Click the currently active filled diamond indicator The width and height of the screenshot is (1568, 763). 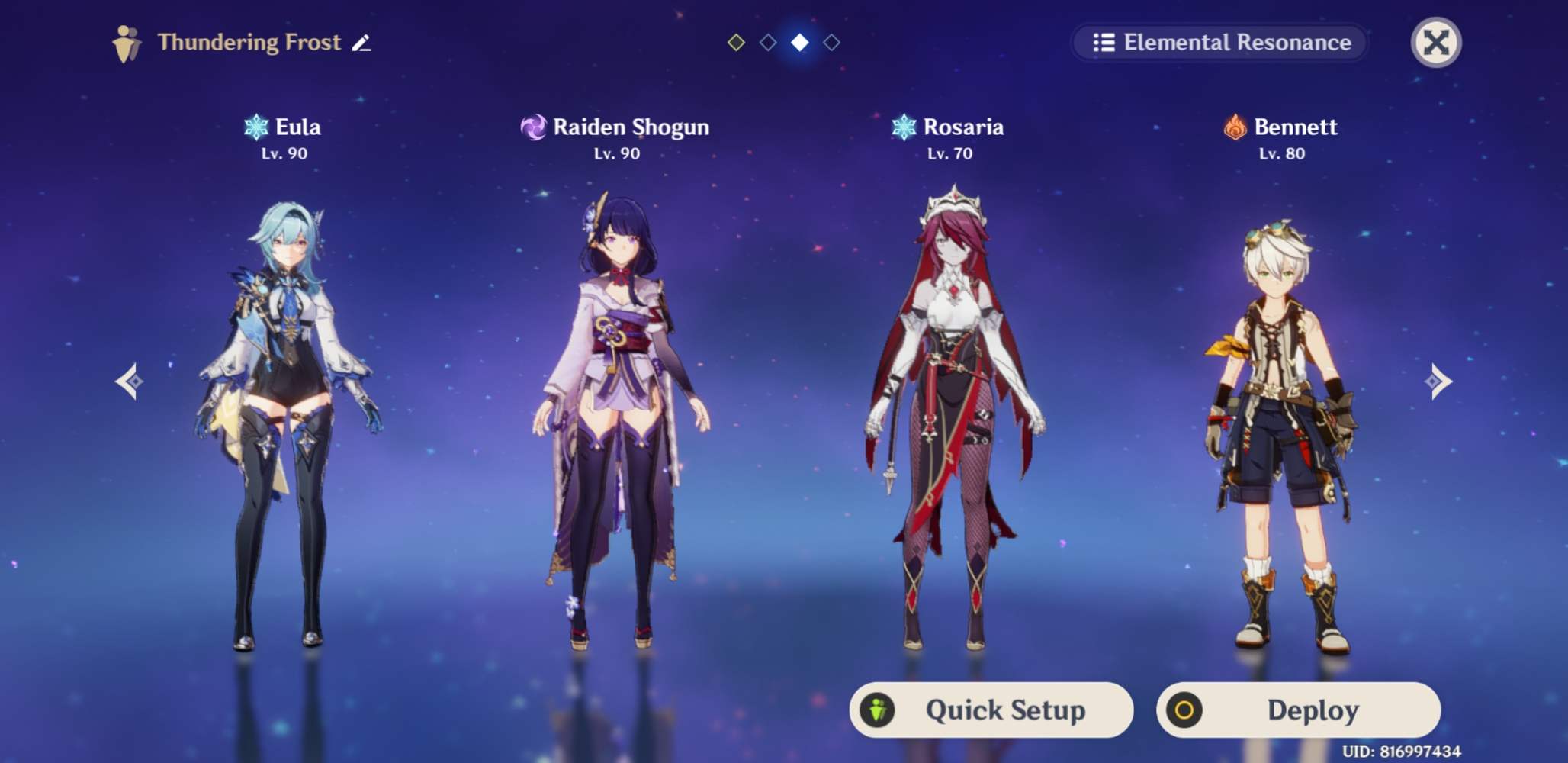point(798,43)
